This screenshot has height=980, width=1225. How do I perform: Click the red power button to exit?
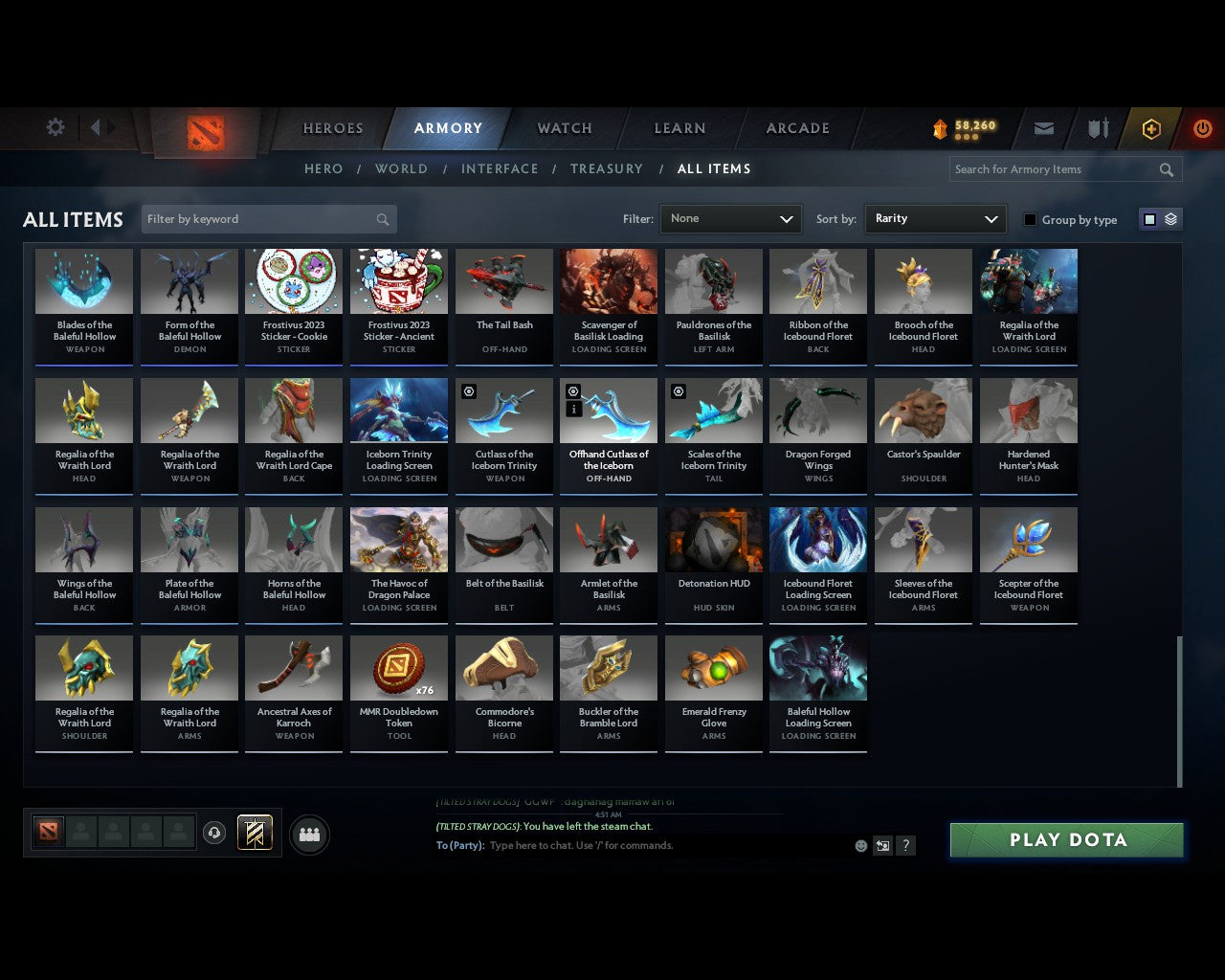(1202, 128)
